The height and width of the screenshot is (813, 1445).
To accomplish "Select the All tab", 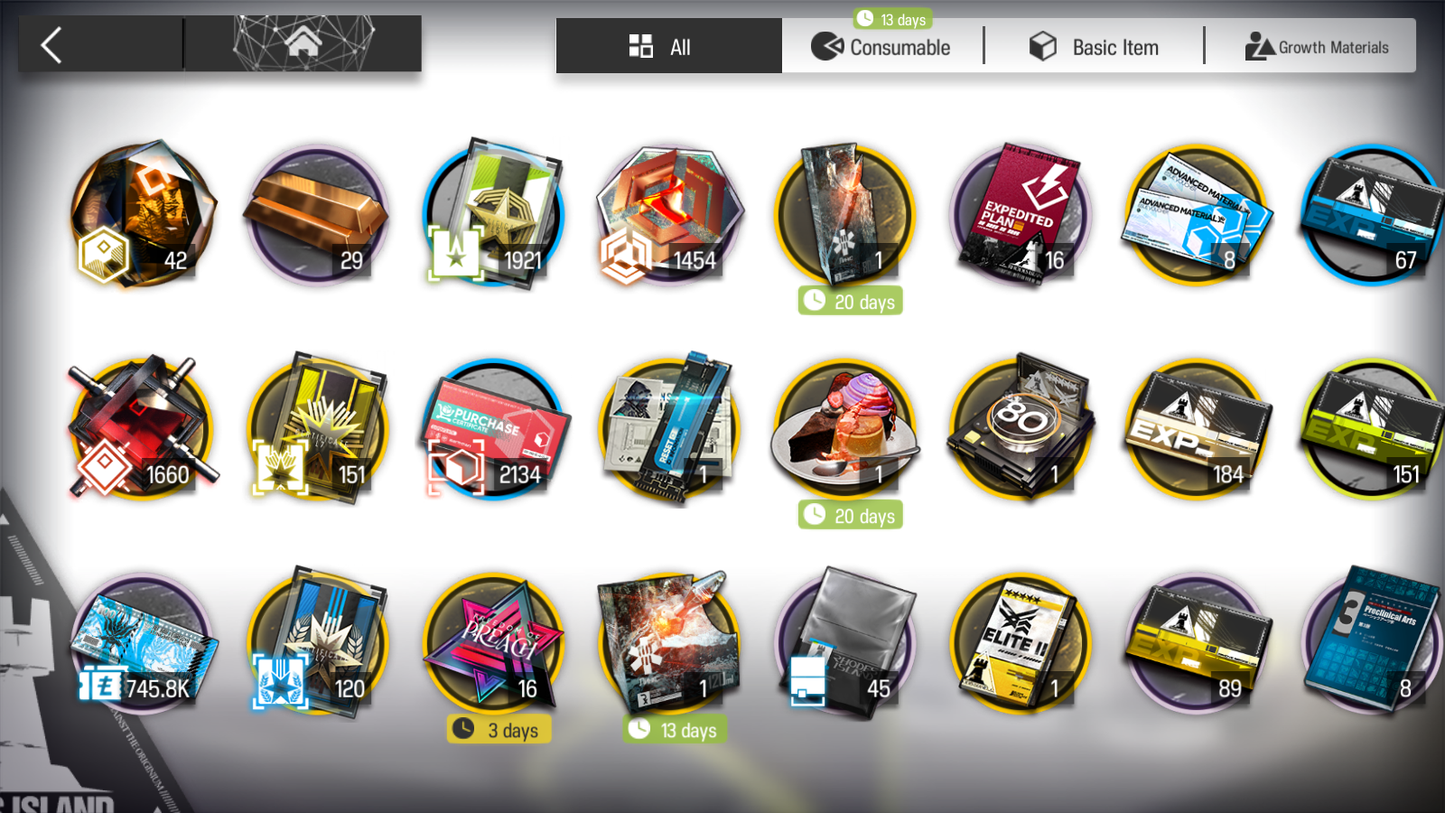I will tap(668, 45).
